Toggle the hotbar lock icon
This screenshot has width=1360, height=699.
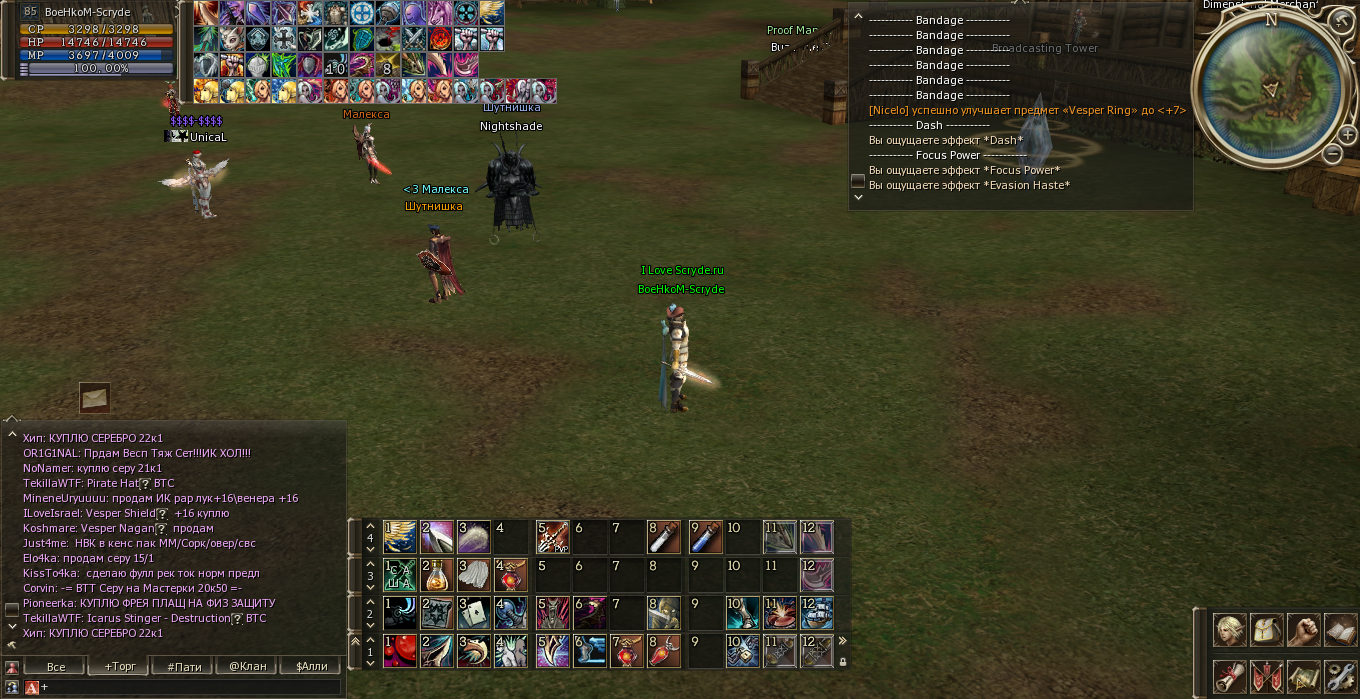[842, 661]
